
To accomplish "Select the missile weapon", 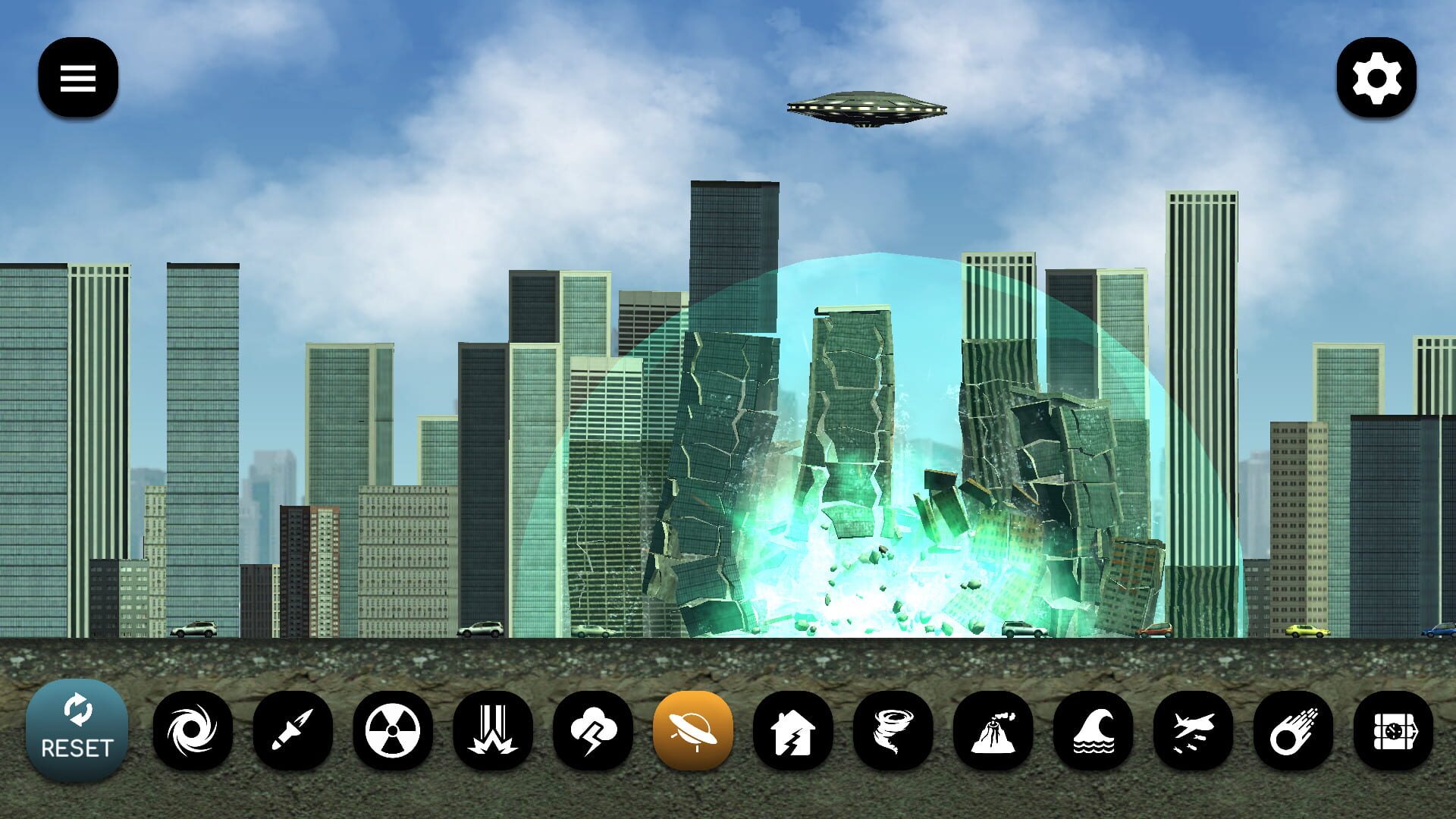I will pos(294,730).
